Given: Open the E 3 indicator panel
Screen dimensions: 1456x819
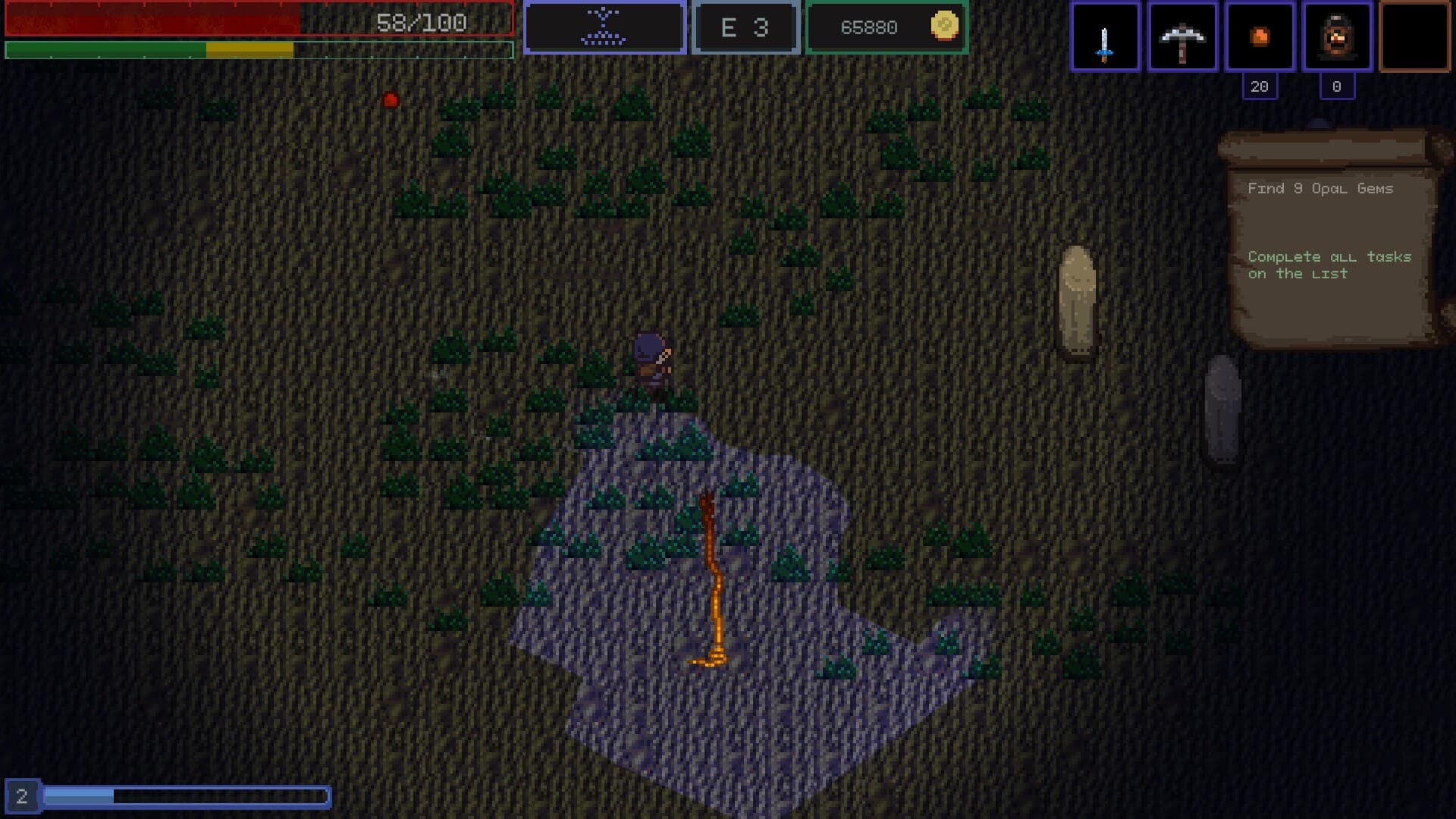Looking at the screenshot, I should click(745, 27).
